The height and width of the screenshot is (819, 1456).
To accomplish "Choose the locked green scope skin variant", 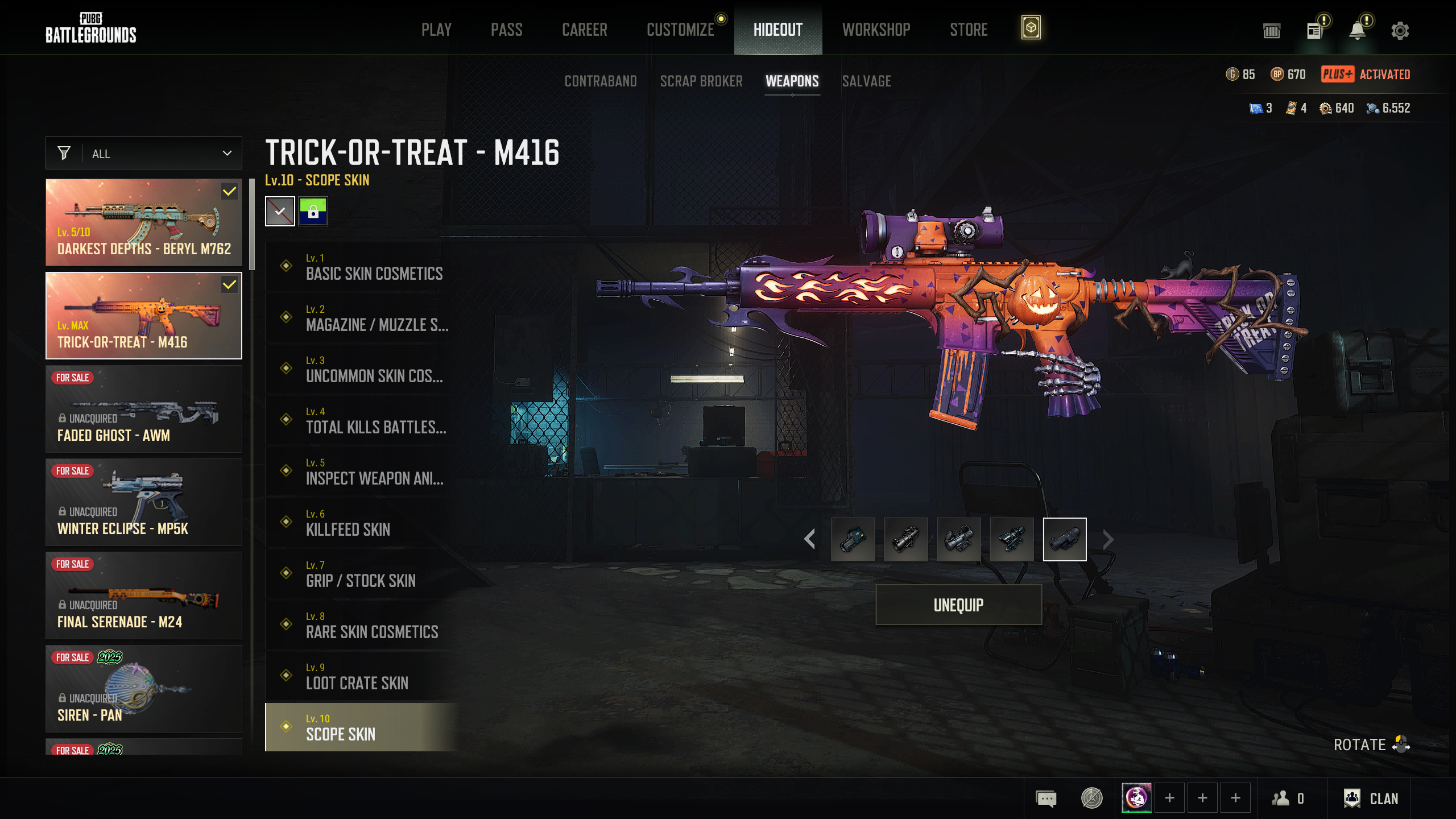I will pyautogui.click(x=313, y=212).
